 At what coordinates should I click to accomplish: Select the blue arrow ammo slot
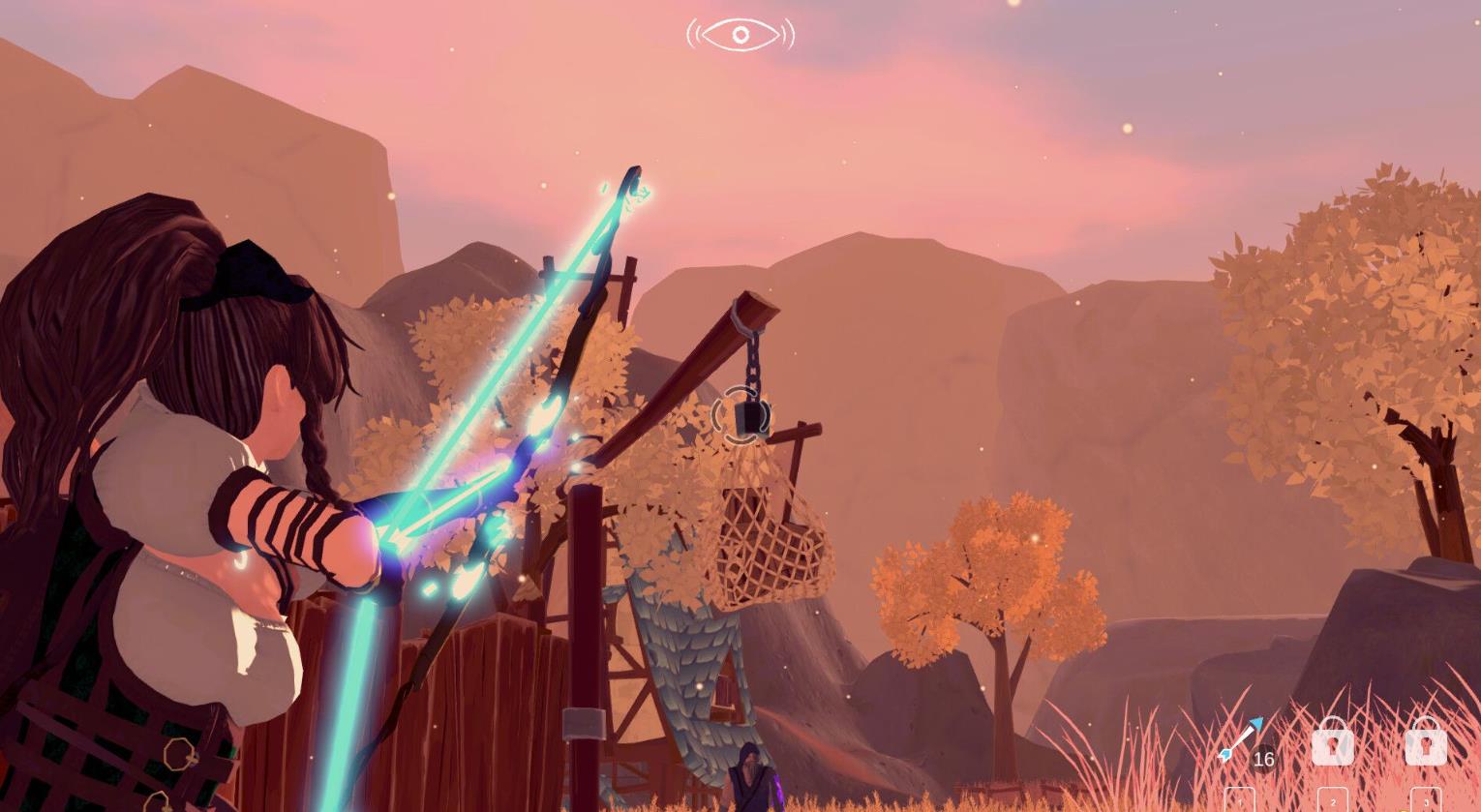1241,742
